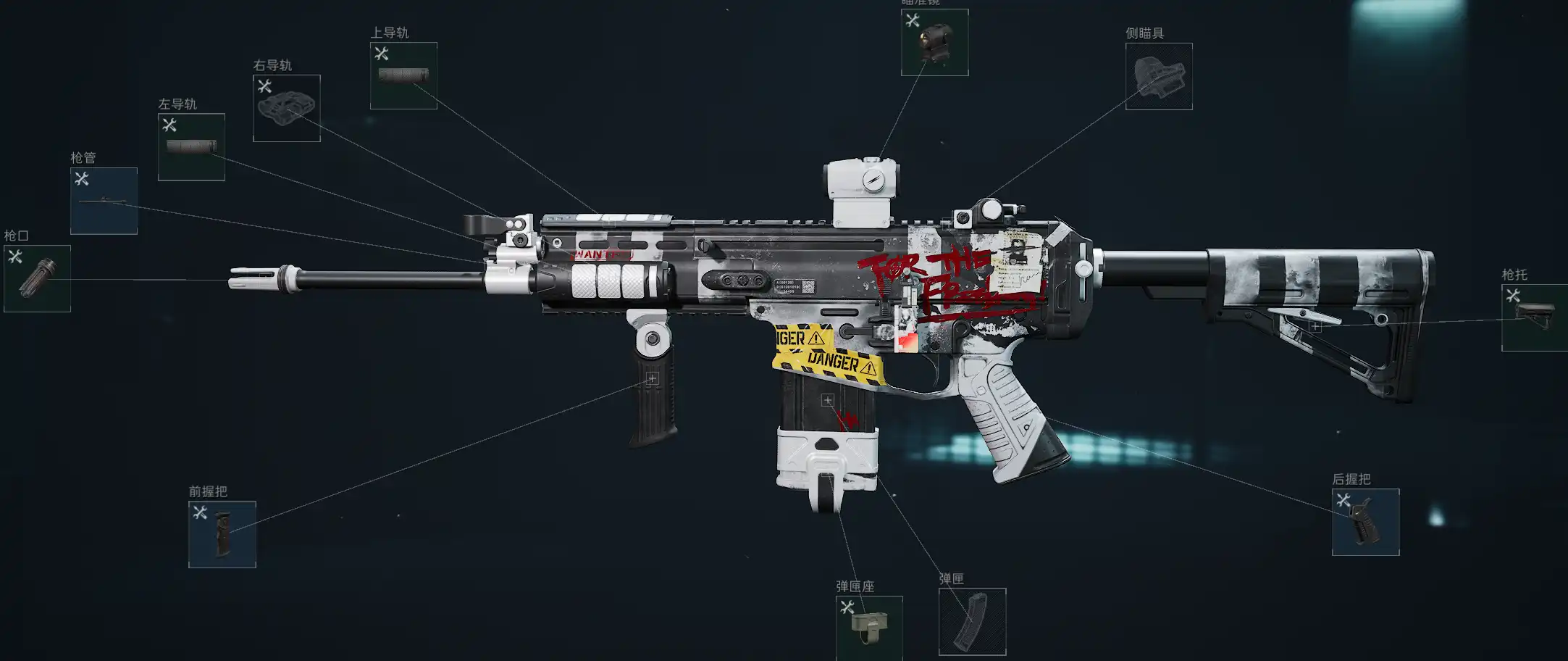
Task: Open the 上导轨 top rail slot
Action: coord(403,75)
